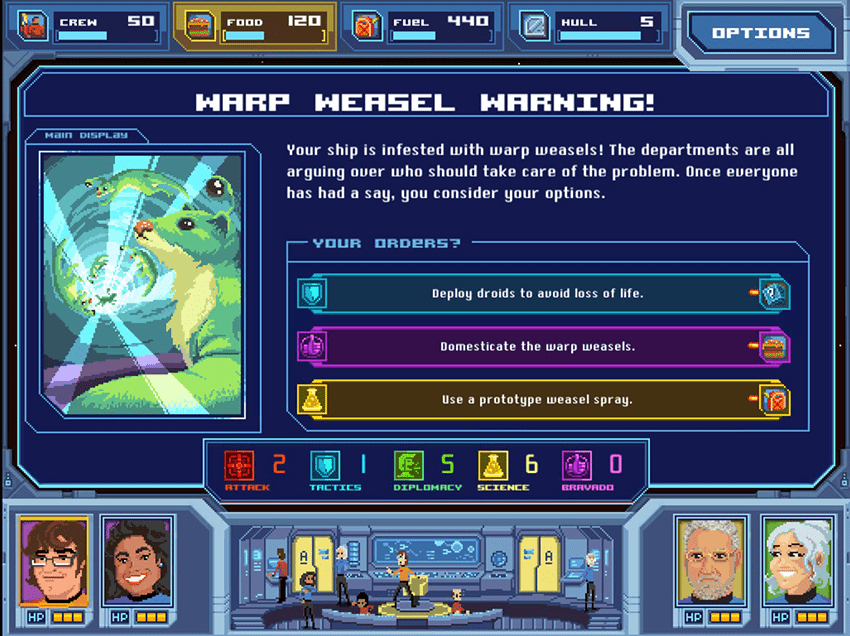
Task: Open the Options menu
Action: (760, 33)
